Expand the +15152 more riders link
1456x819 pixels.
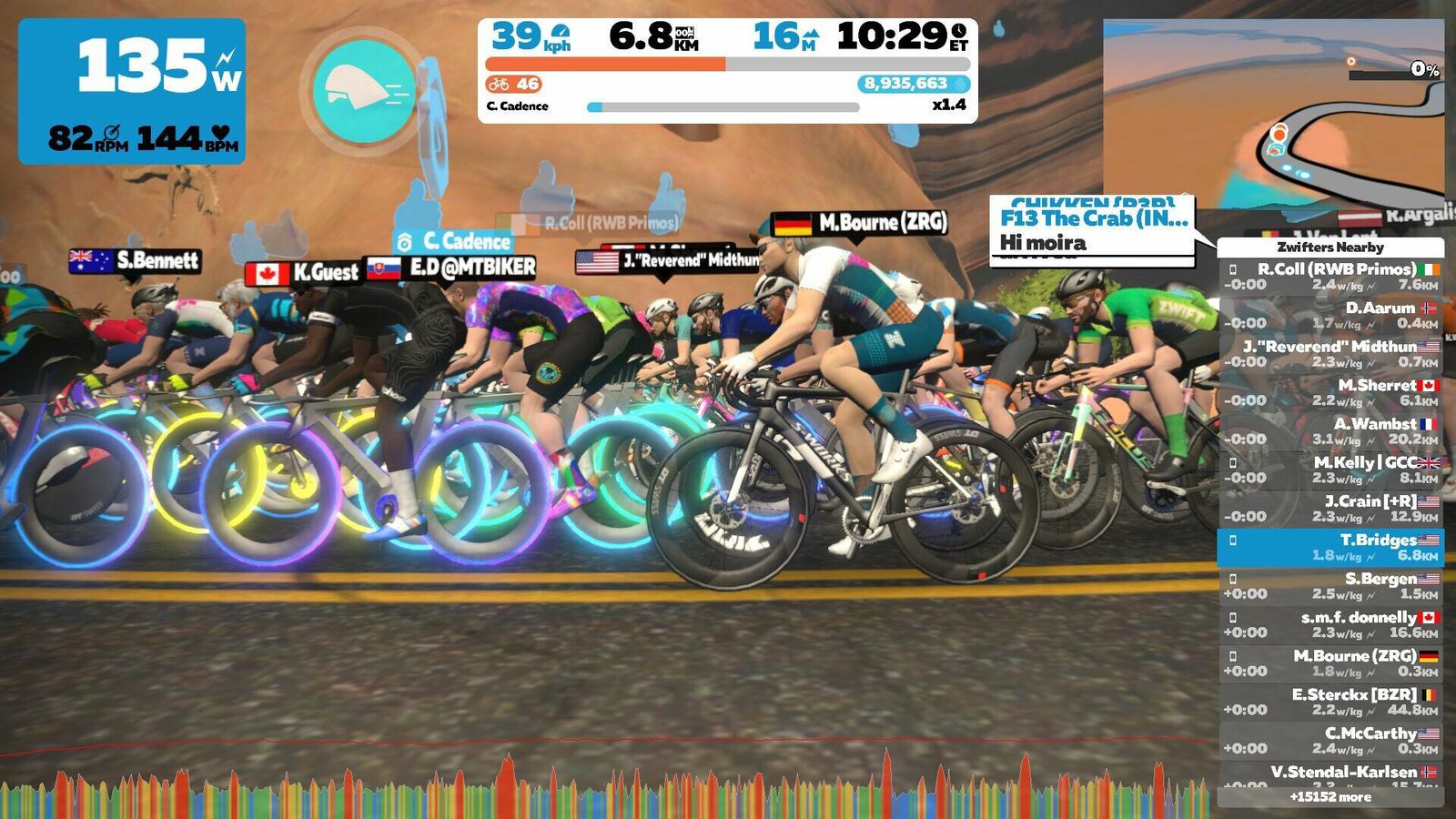pos(1330,797)
